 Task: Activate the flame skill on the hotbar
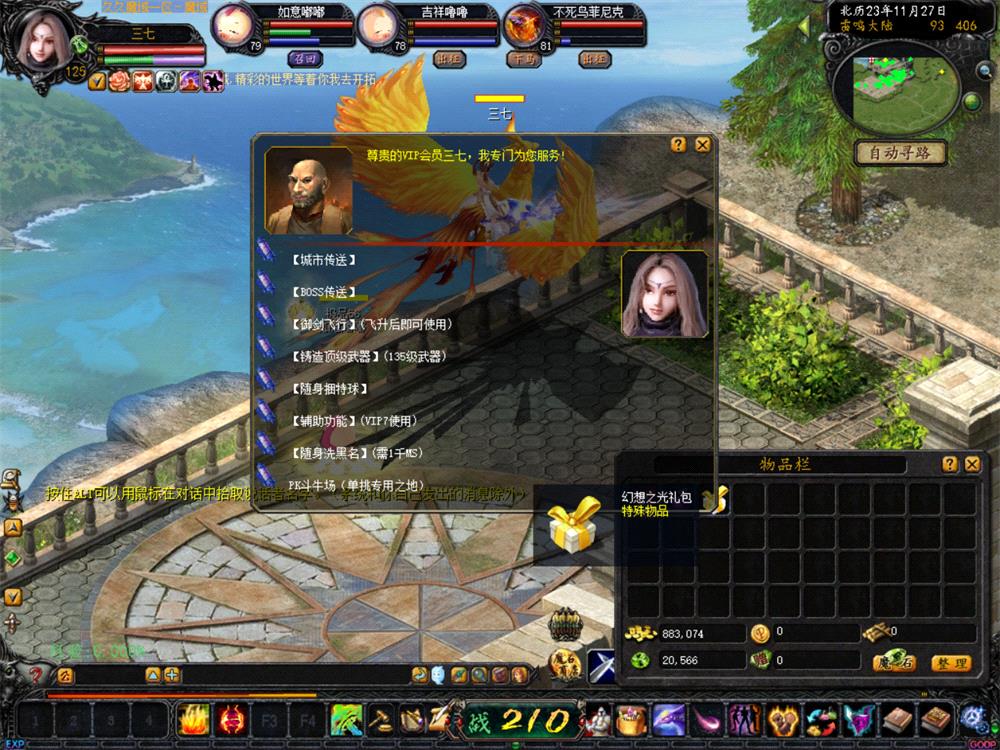[192, 718]
